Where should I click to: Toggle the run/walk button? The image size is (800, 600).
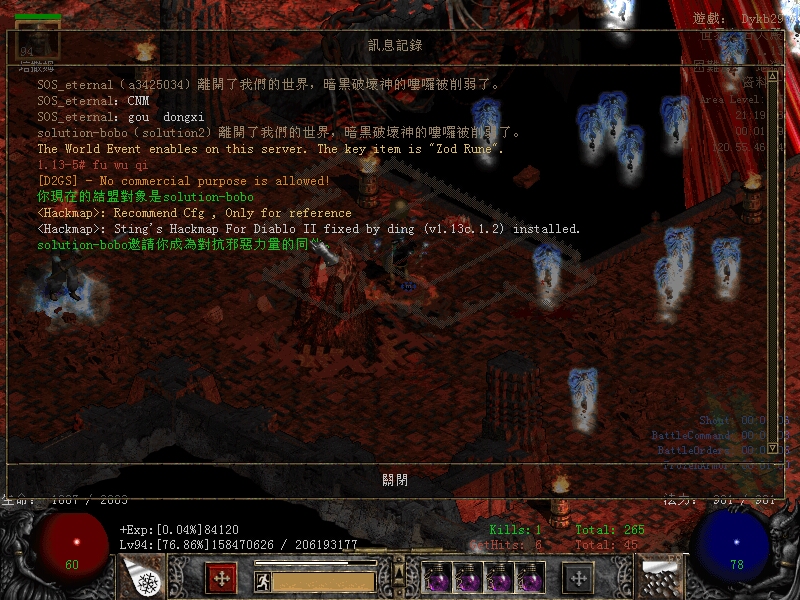(x=262, y=580)
